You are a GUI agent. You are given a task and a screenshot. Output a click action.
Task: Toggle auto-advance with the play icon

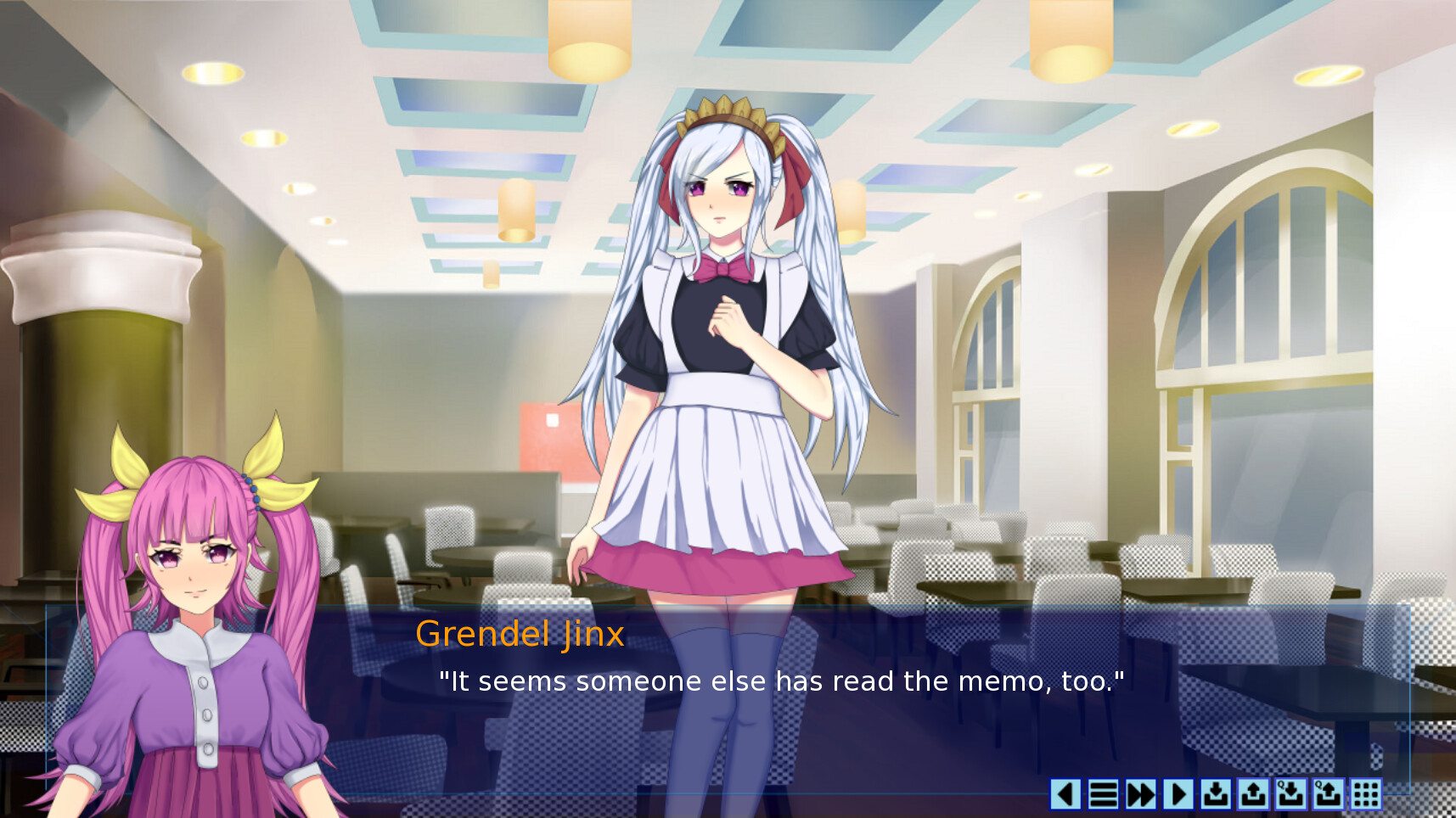[x=1178, y=796]
